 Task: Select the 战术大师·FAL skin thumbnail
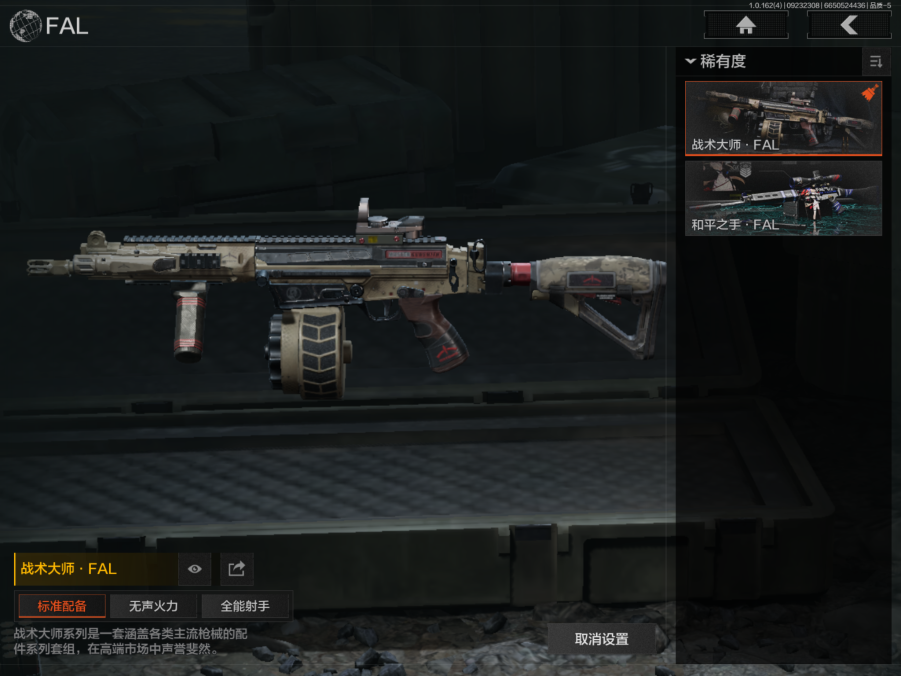click(783, 118)
